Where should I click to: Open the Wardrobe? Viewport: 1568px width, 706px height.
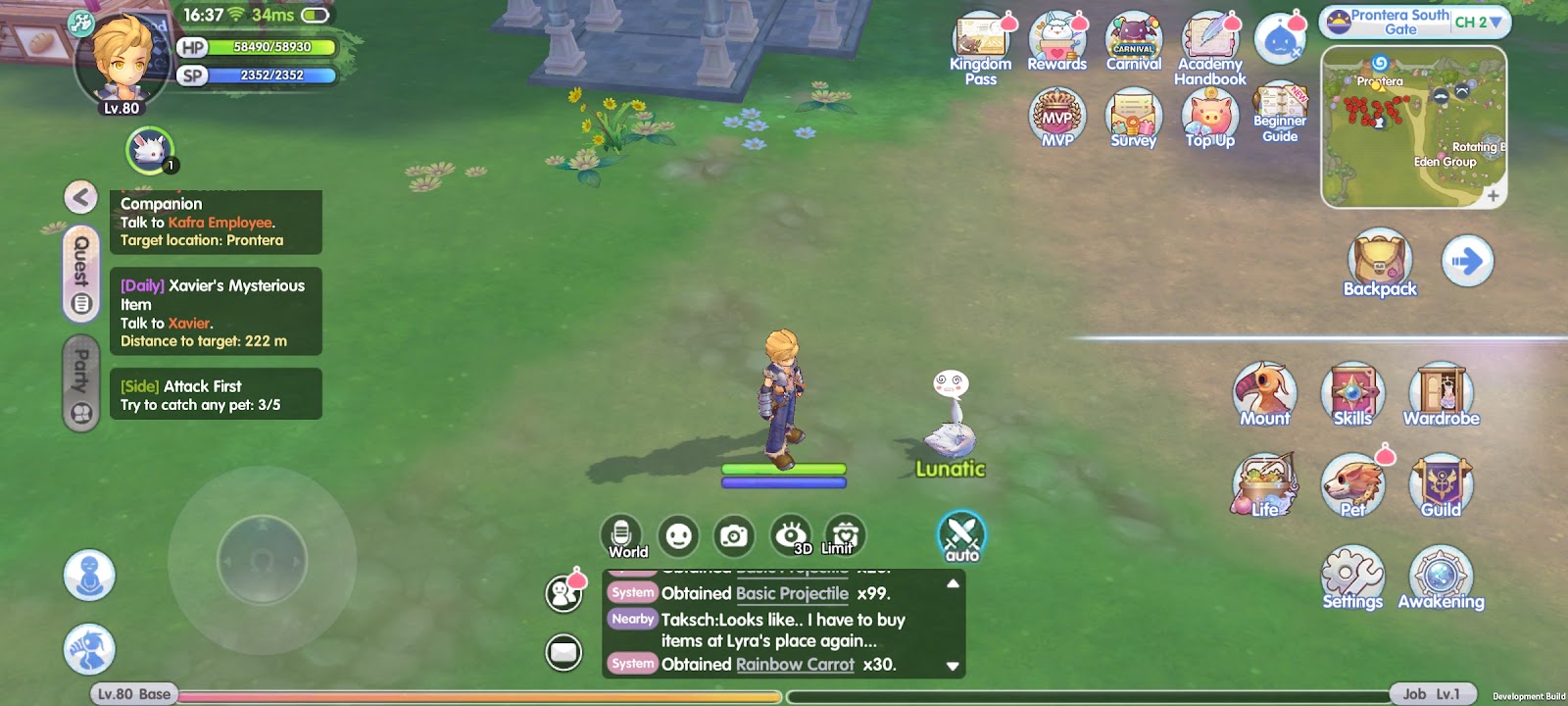(x=1441, y=394)
